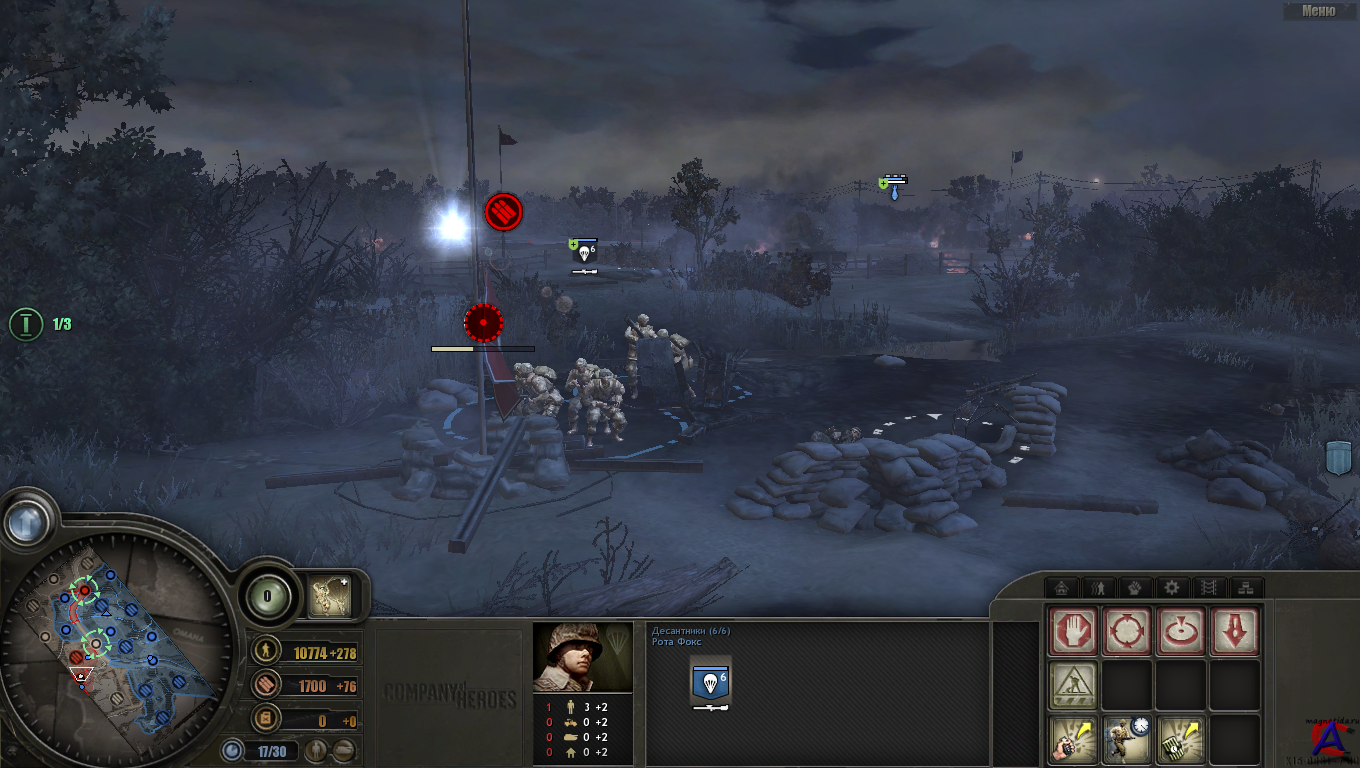Select the paratrooper squad badge in selection panel
Image resolution: width=1360 pixels, height=768 pixels.
[710, 685]
